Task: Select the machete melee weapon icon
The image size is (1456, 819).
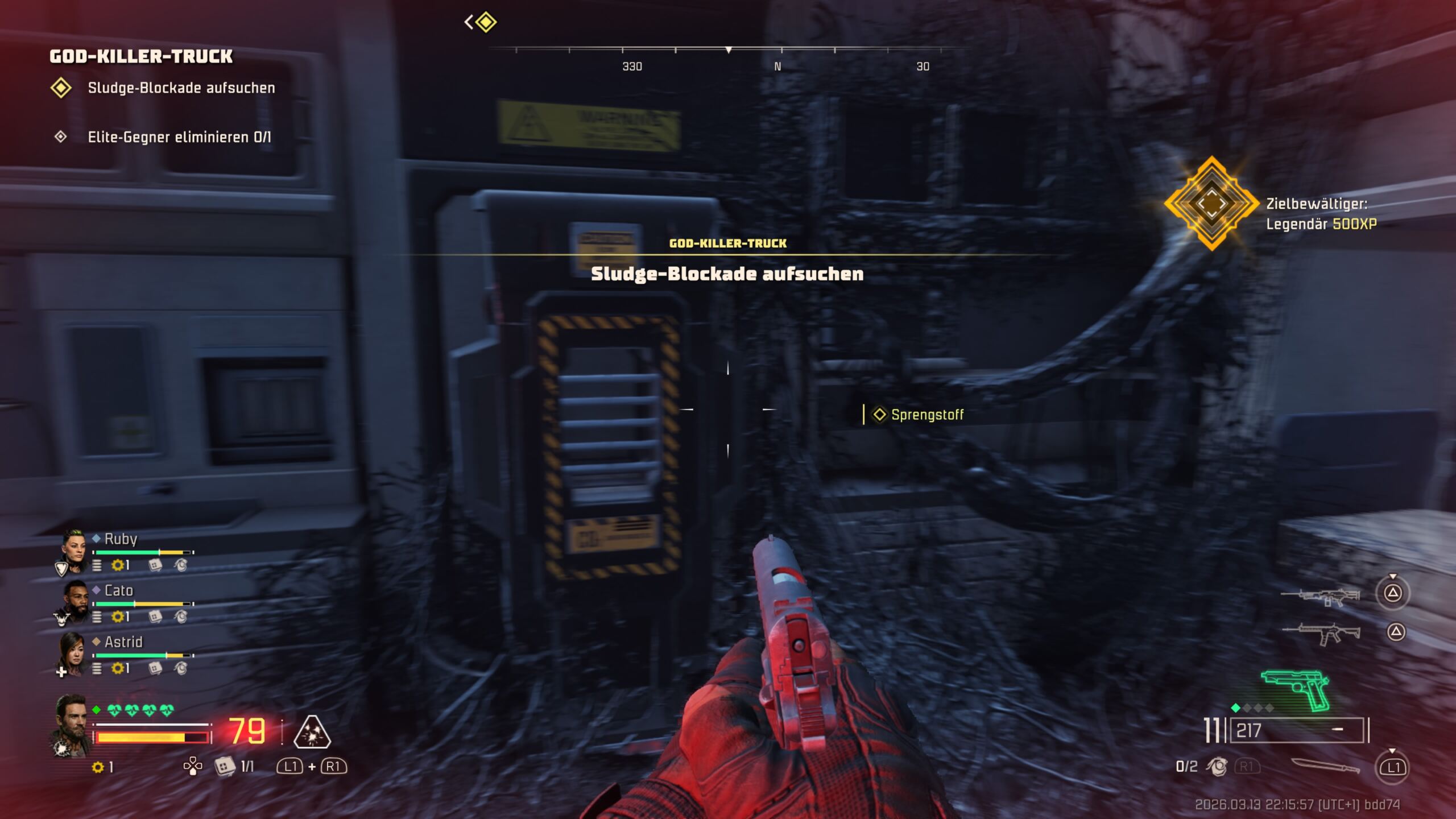Action: pos(1325,766)
